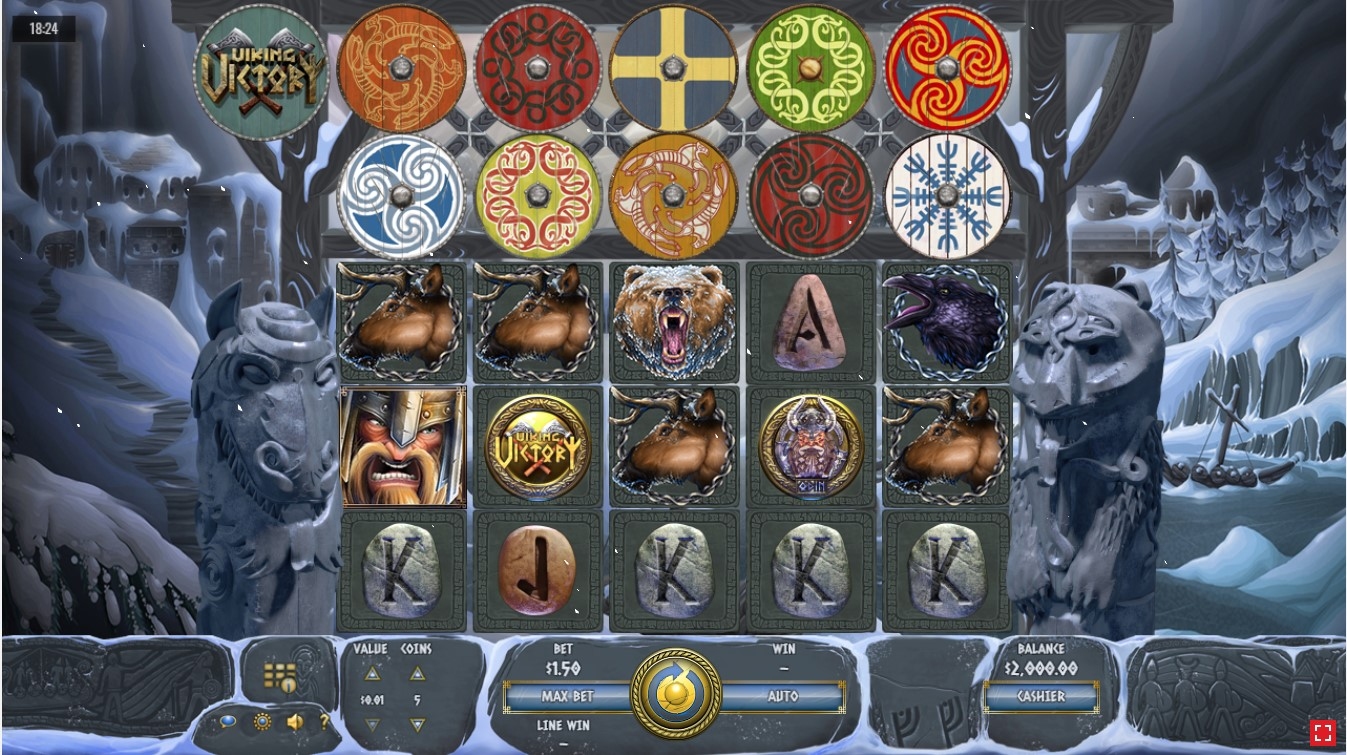Toggle sound with the speaker icon

pos(295,721)
